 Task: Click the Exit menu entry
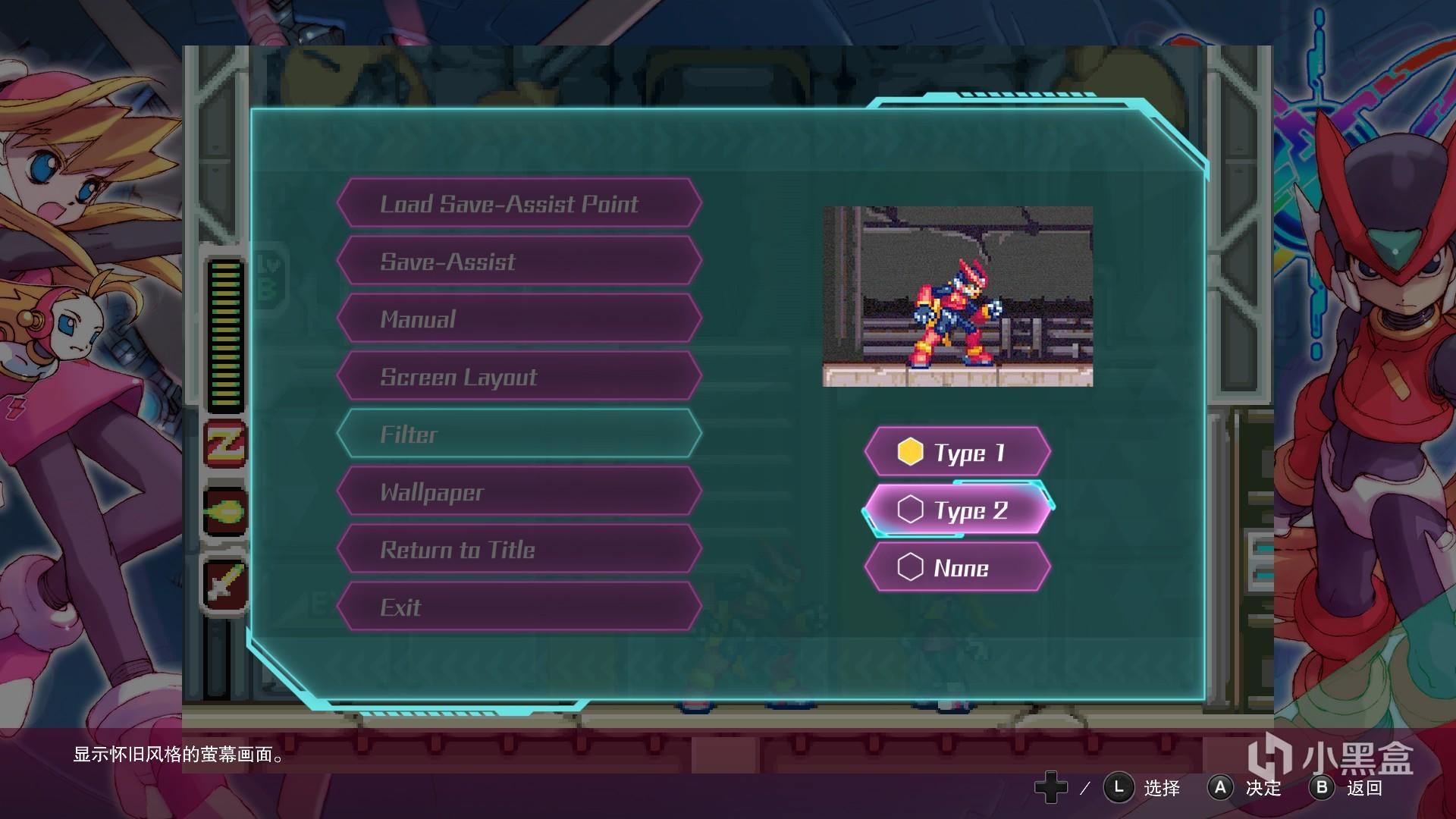tap(519, 607)
